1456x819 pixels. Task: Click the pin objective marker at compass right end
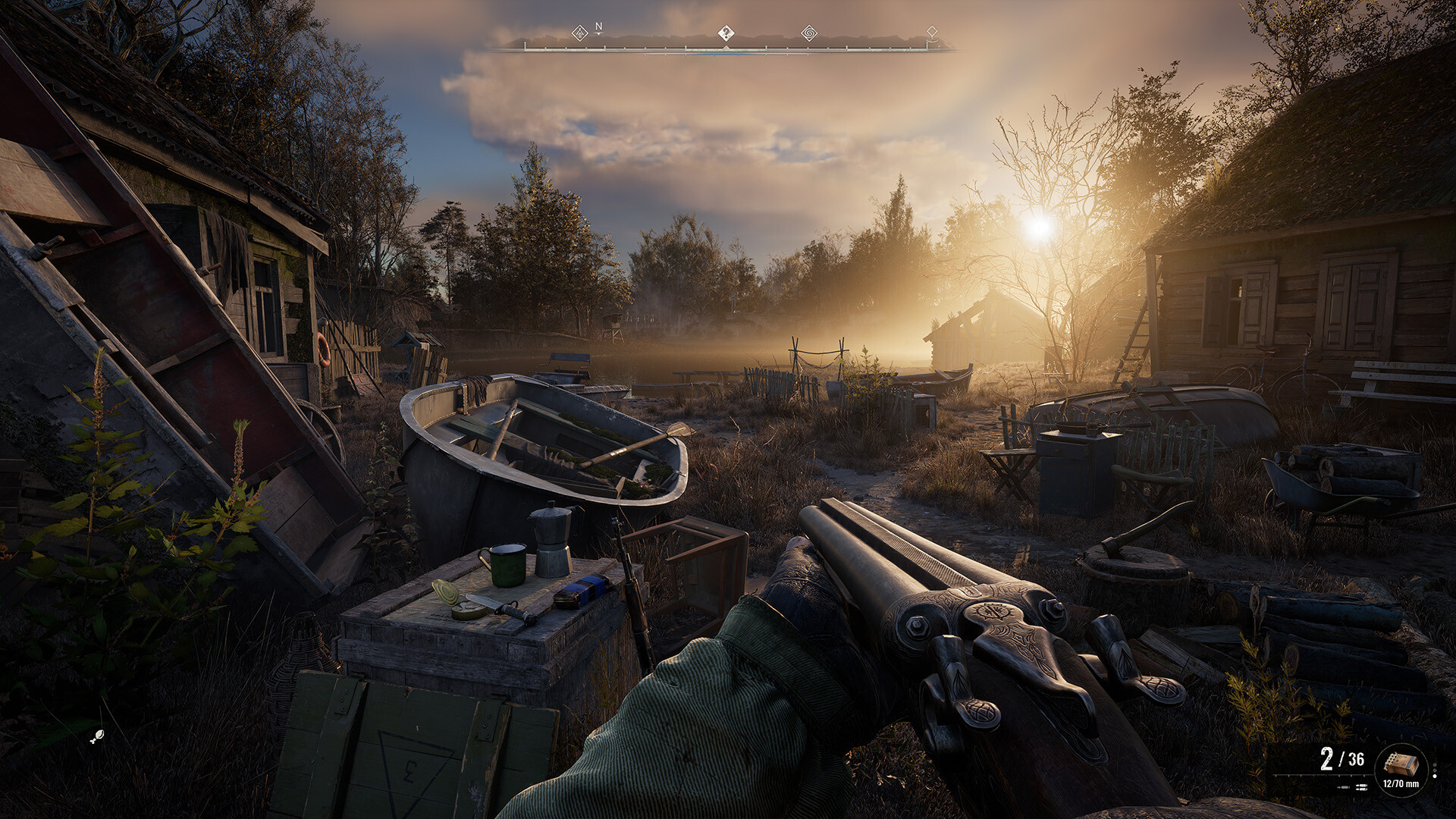(930, 32)
